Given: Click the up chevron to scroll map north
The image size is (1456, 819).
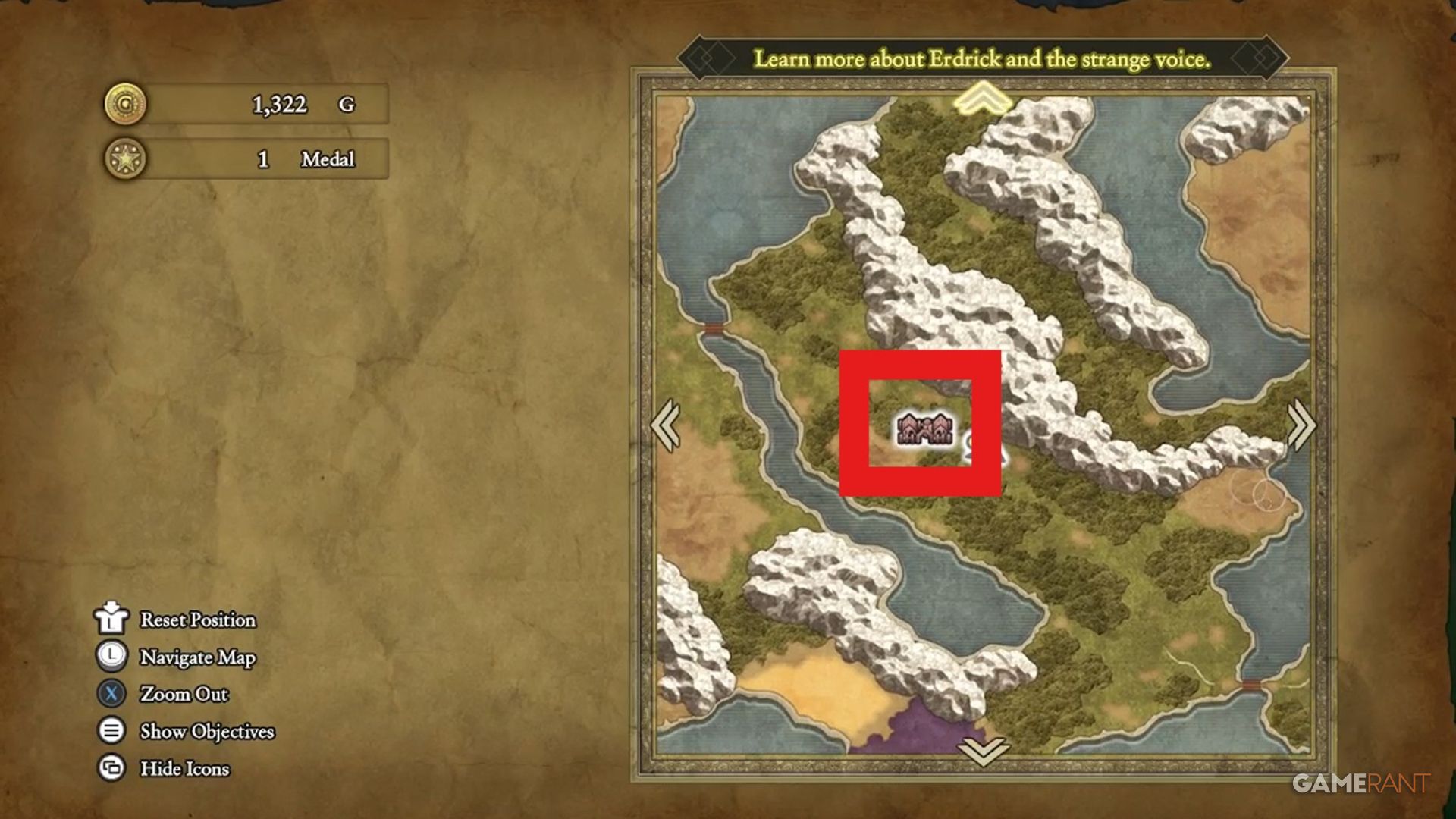Looking at the screenshot, I should pyautogui.click(x=982, y=99).
